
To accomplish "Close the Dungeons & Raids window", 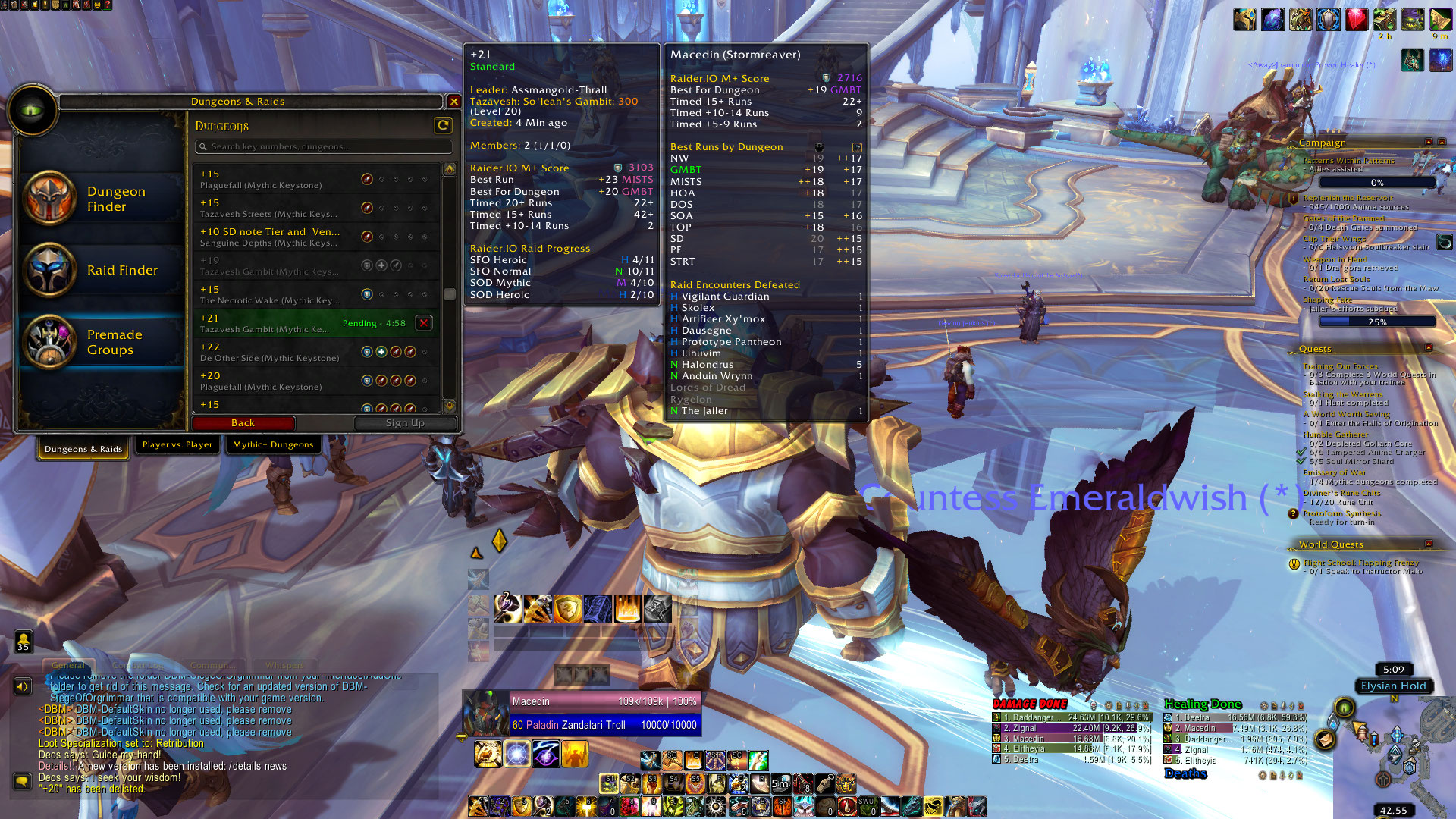I will [x=453, y=101].
